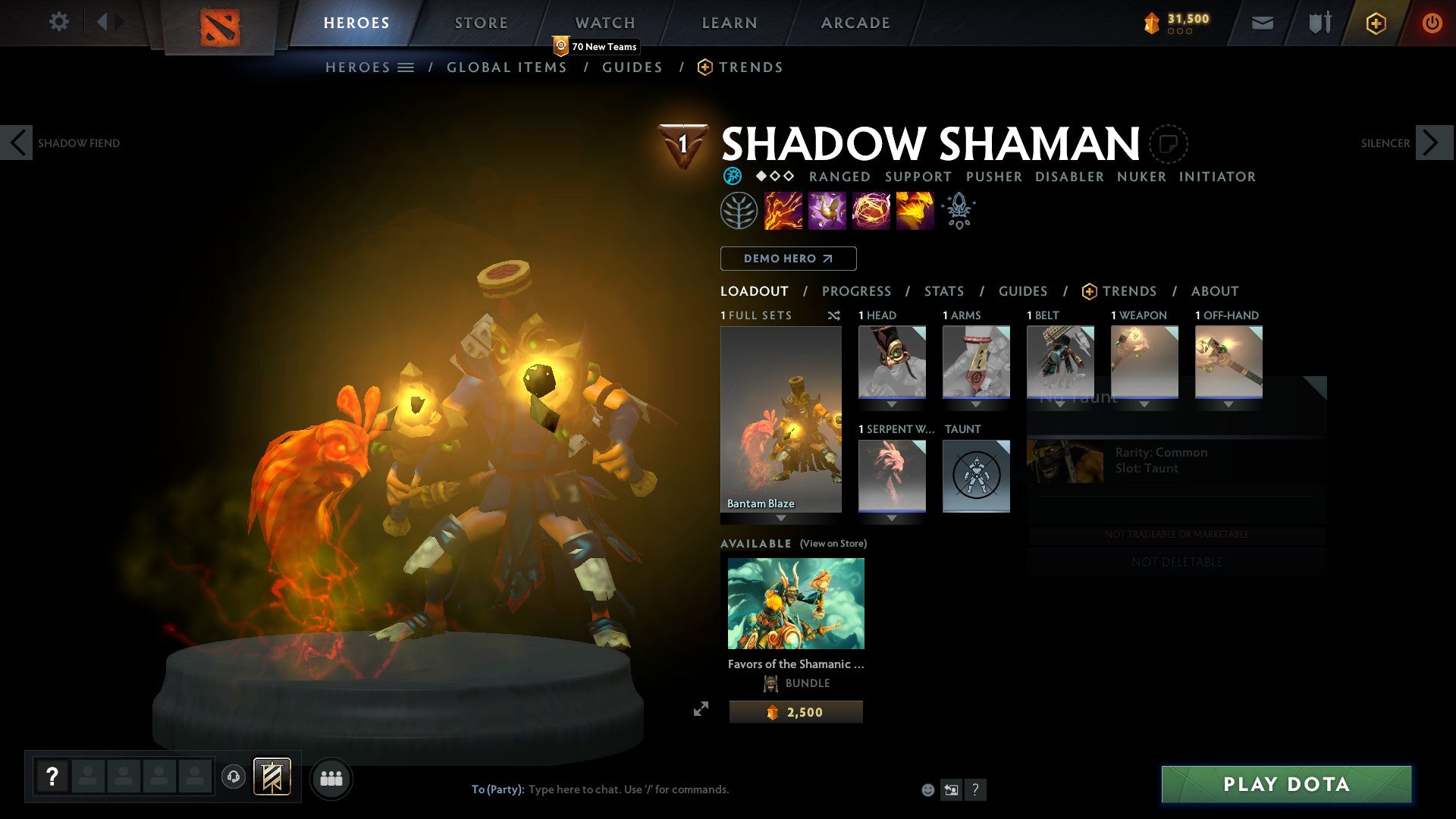Click the first shard pip under 31,500
This screenshot has width=1456, height=819.
coord(1172,33)
